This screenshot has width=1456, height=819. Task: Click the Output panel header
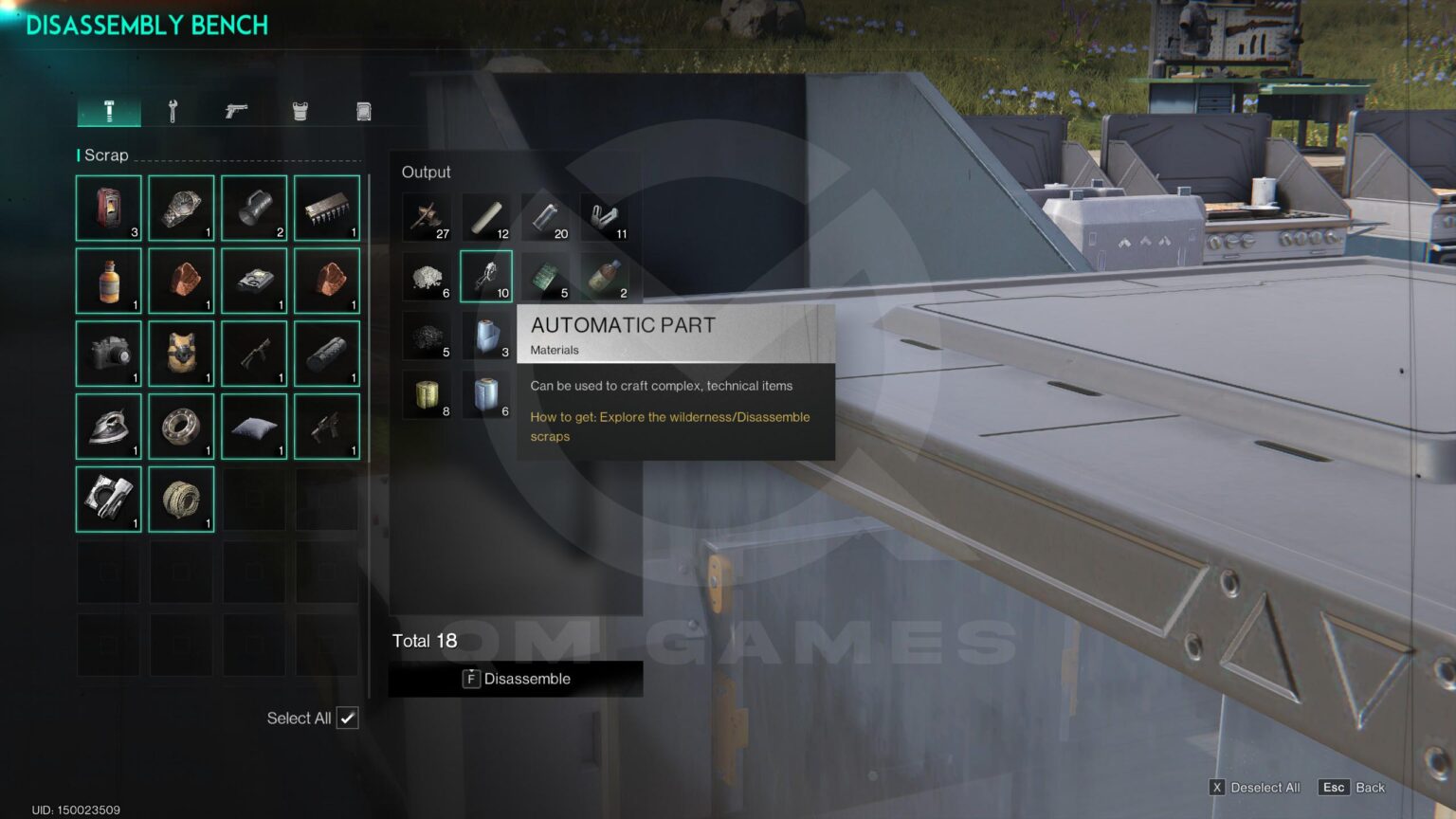pyautogui.click(x=426, y=172)
